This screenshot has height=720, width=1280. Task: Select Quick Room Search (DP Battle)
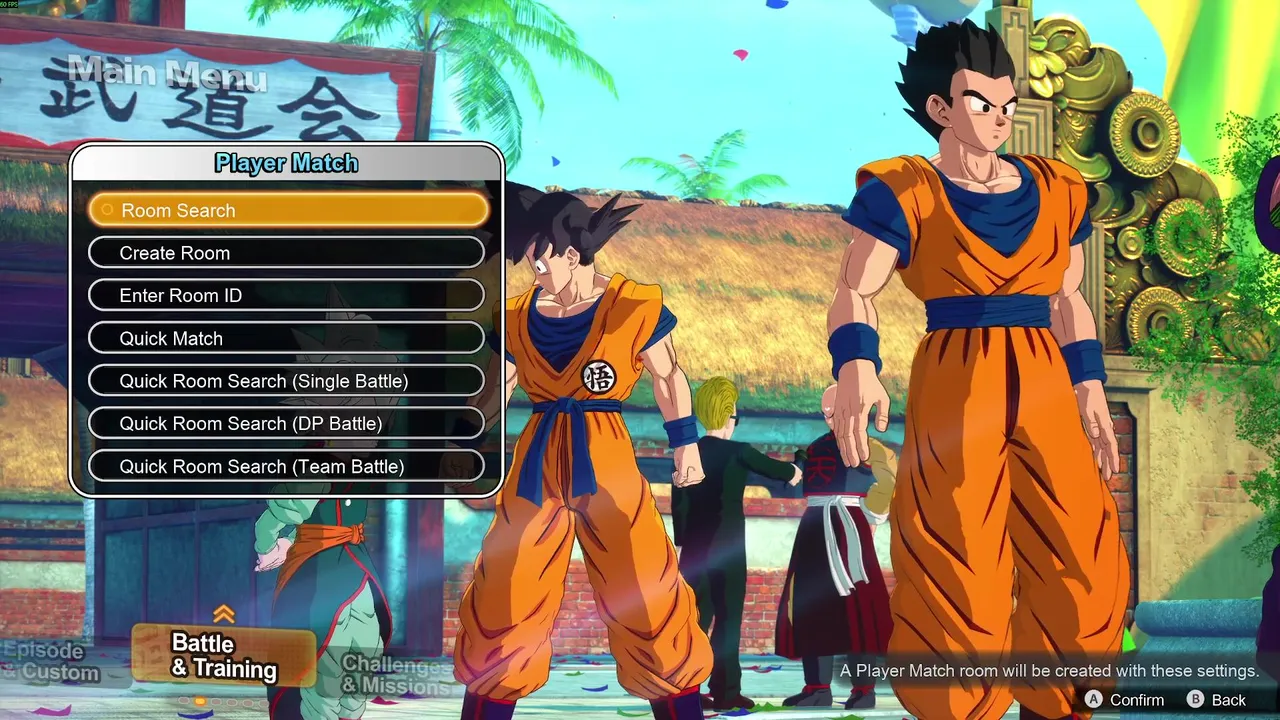pos(286,424)
